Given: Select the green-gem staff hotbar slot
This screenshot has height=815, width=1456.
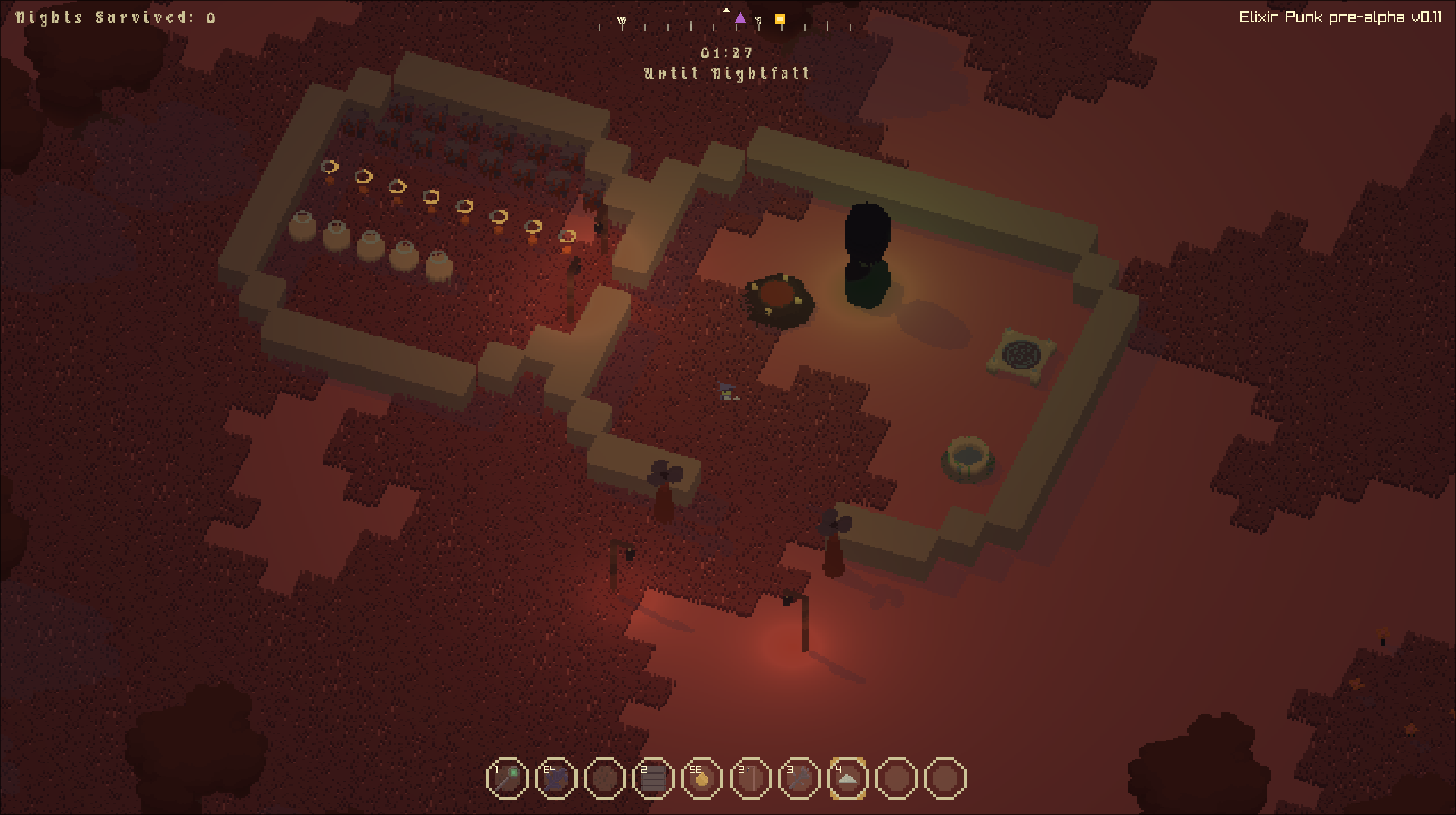Looking at the screenshot, I should pyautogui.click(x=507, y=779).
